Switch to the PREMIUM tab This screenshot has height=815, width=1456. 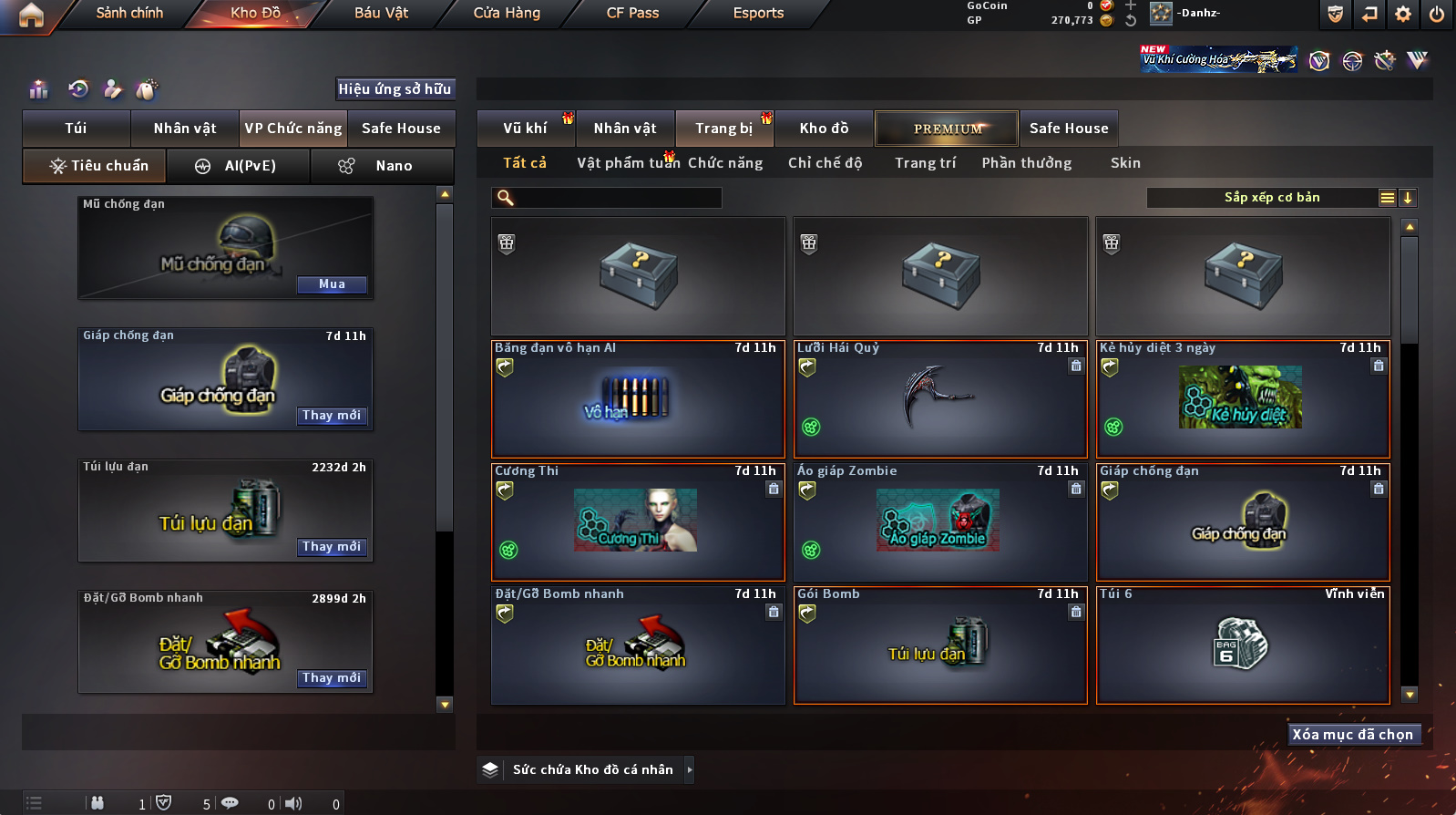pos(948,129)
